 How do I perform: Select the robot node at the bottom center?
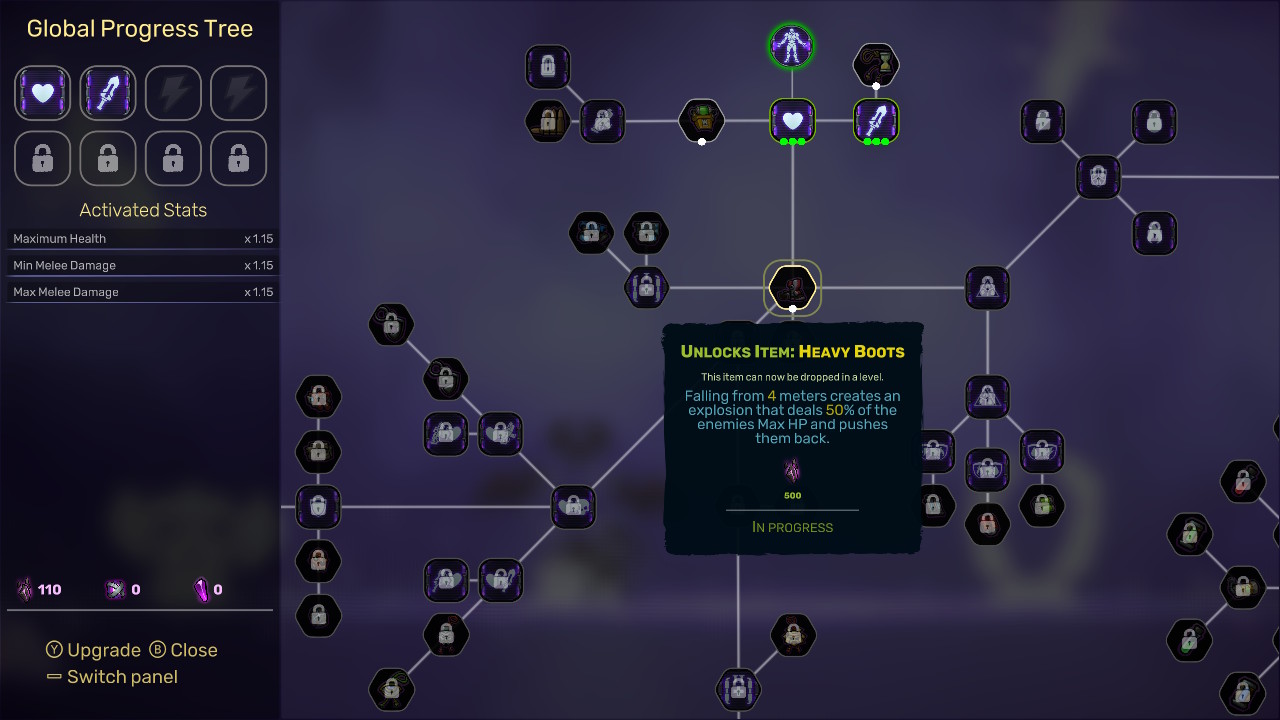[x=739, y=690]
